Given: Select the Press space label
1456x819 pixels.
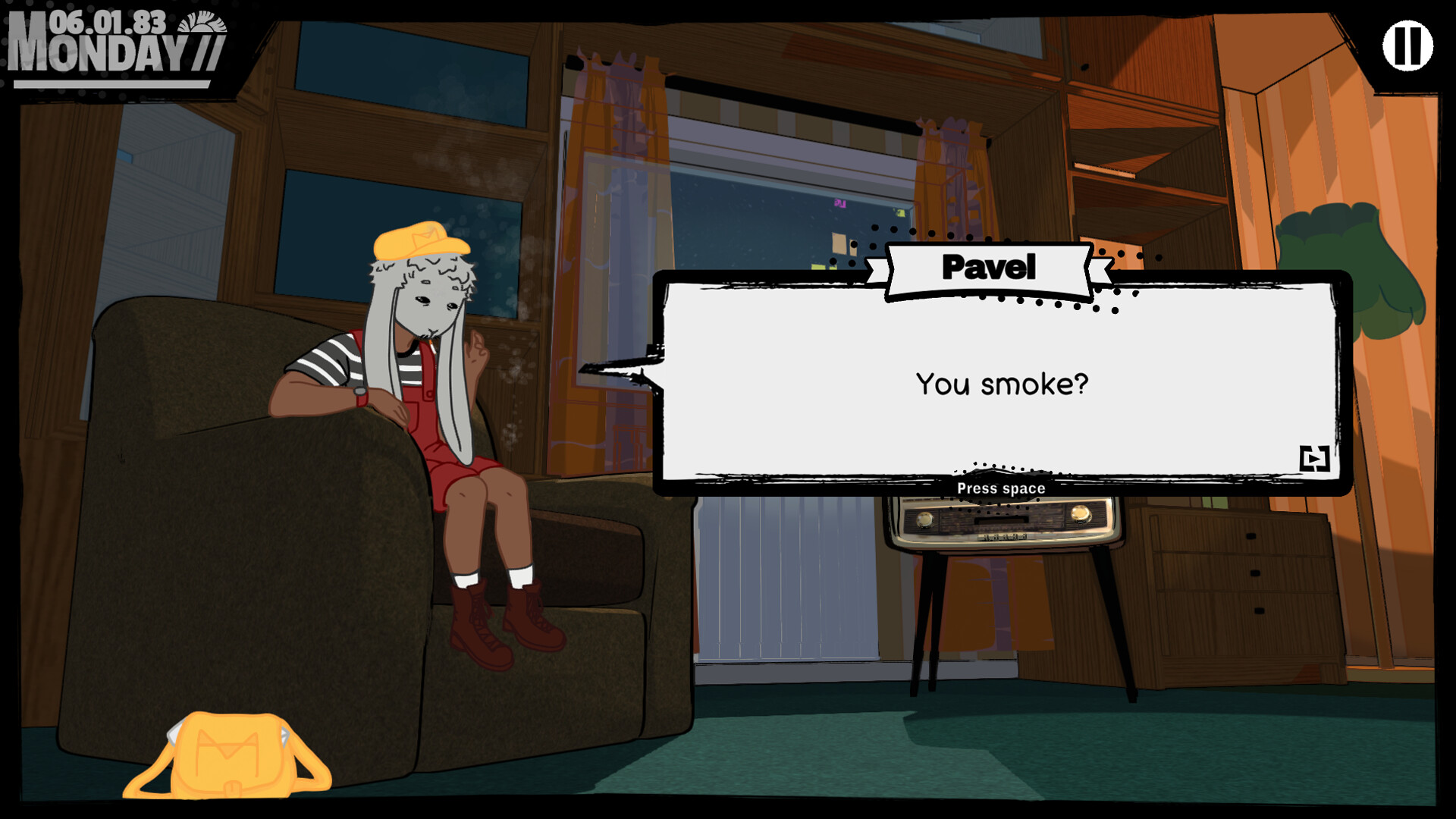Looking at the screenshot, I should point(1000,488).
